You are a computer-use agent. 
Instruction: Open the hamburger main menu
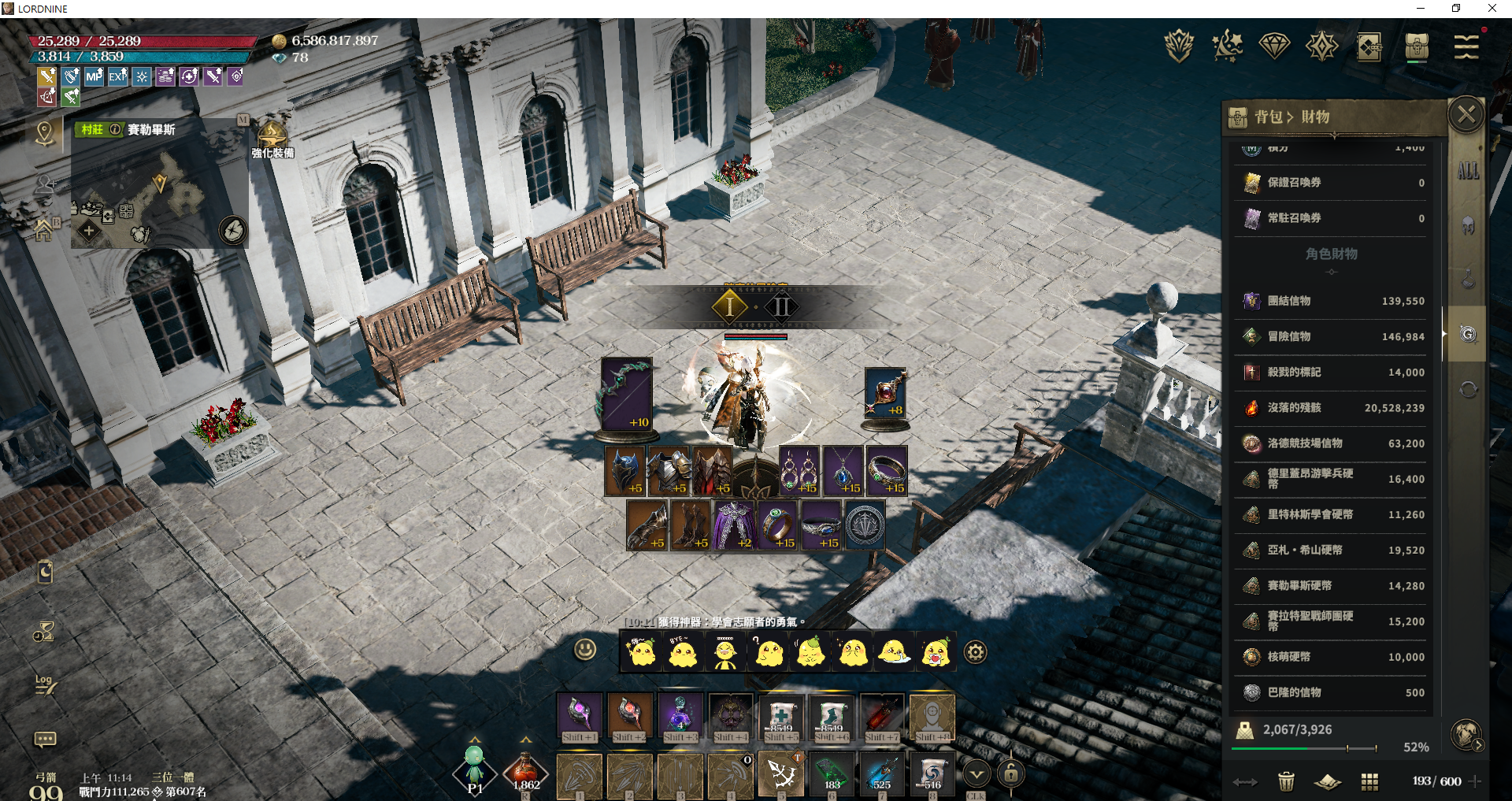point(1466,47)
